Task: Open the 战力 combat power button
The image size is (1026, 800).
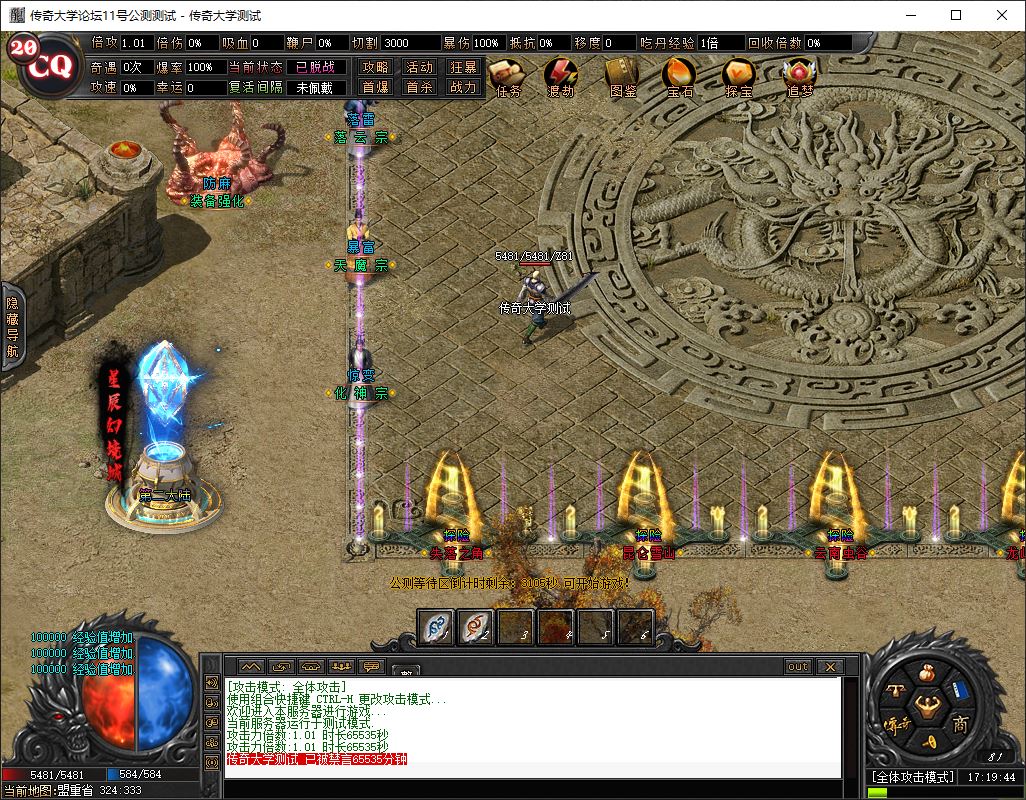Action: tap(463, 87)
